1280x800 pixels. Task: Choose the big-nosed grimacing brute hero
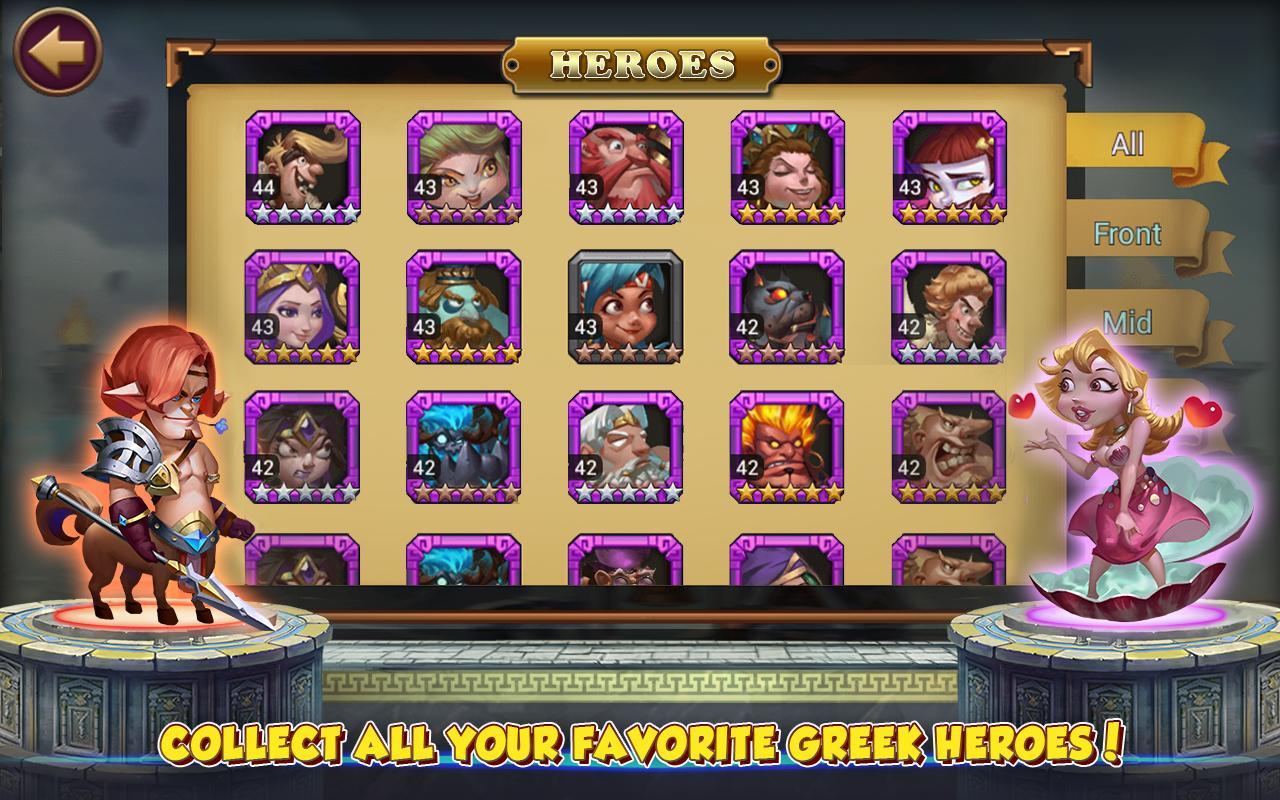pyautogui.click(x=950, y=446)
